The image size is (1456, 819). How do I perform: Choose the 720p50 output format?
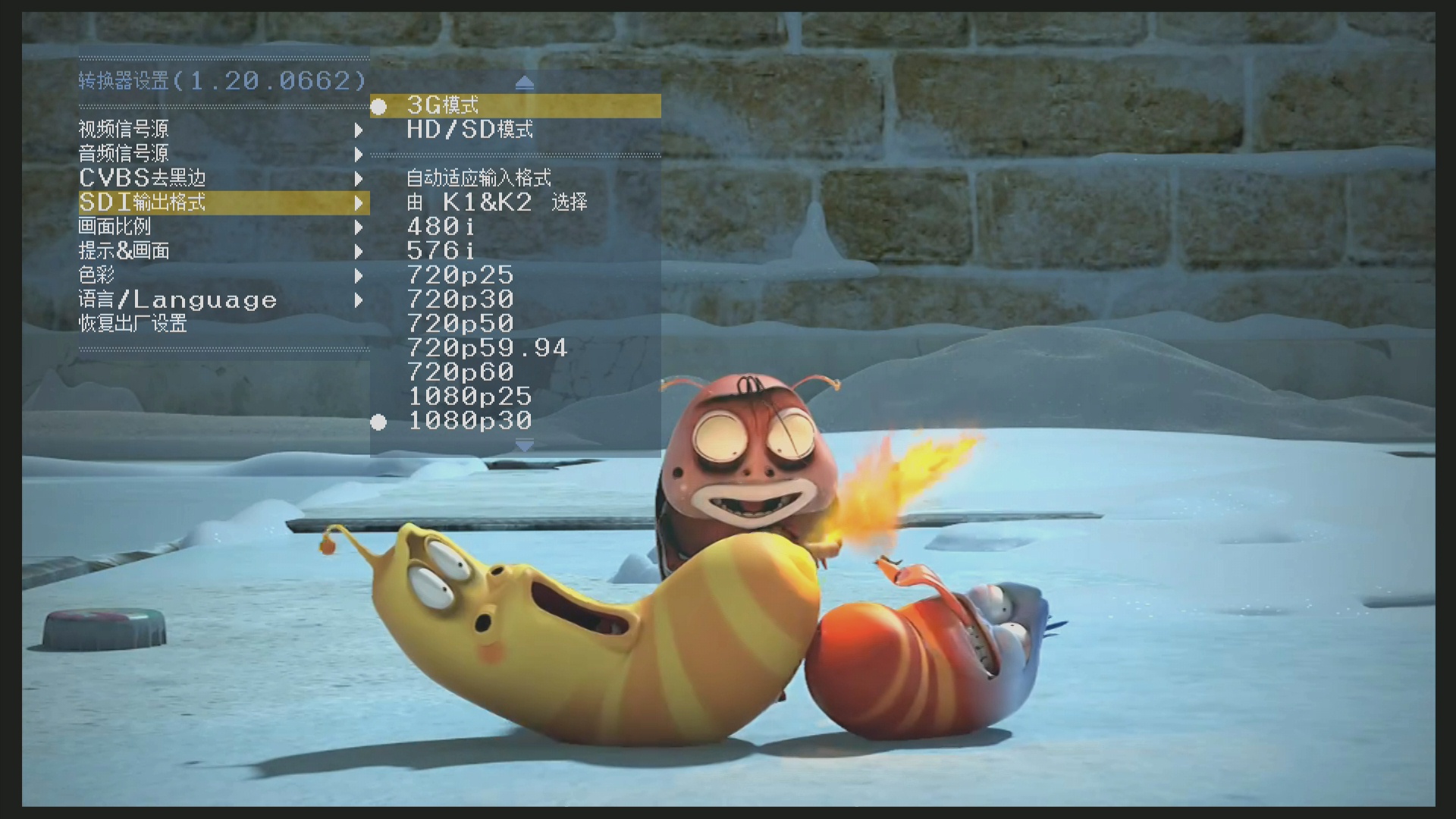[460, 324]
